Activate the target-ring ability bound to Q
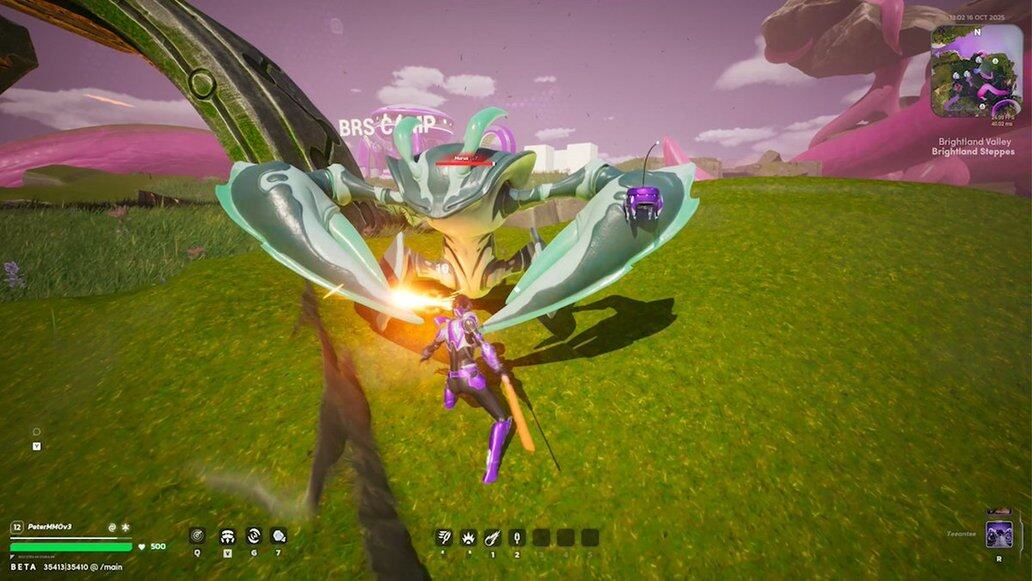The width and height of the screenshot is (1032, 581). coord(197,536)
